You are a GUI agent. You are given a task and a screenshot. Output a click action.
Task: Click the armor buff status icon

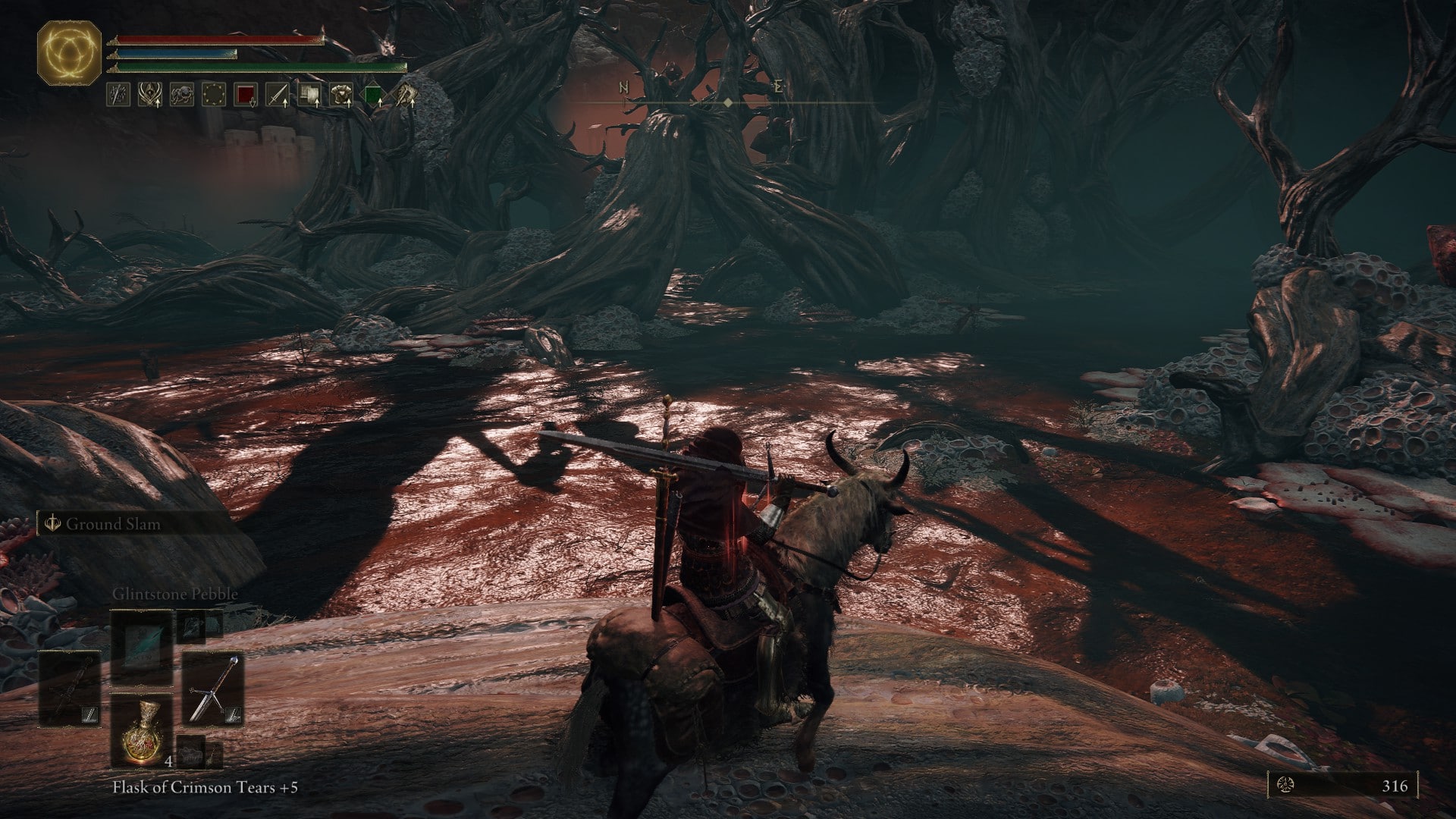point(341,94)
